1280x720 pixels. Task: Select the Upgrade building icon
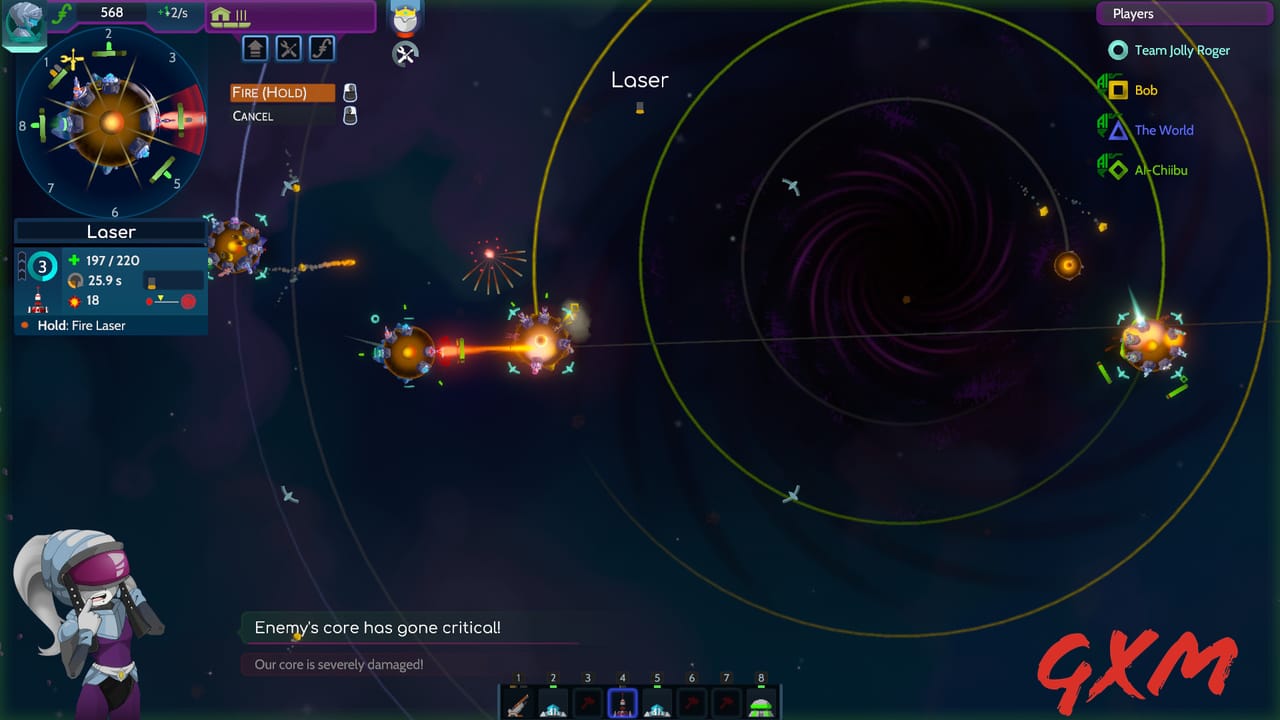tap(255, 48)
